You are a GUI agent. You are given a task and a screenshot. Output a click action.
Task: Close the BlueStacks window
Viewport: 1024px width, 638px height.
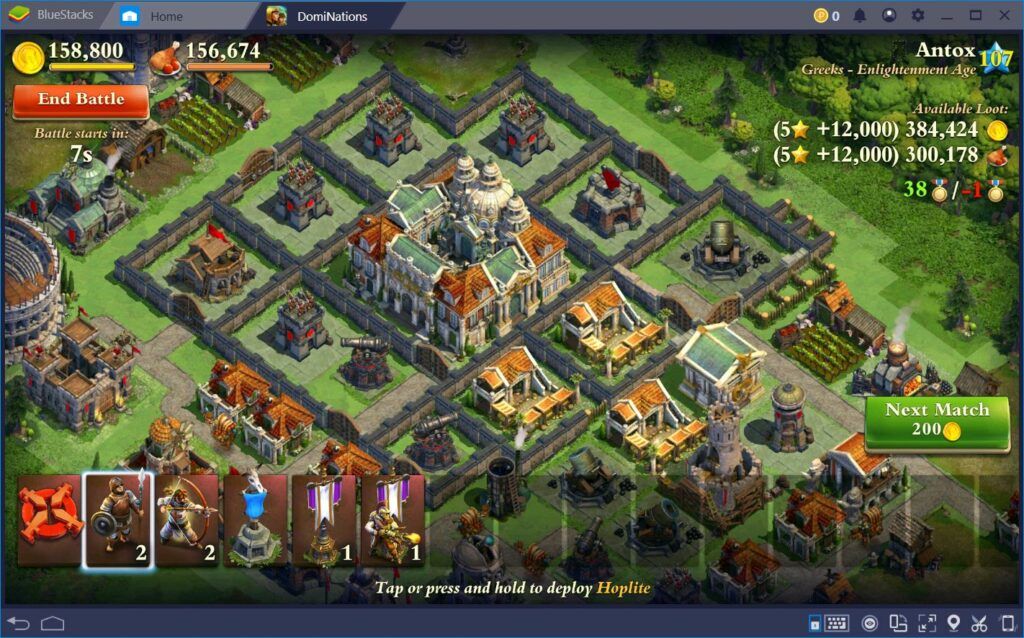click(1004, 16)
